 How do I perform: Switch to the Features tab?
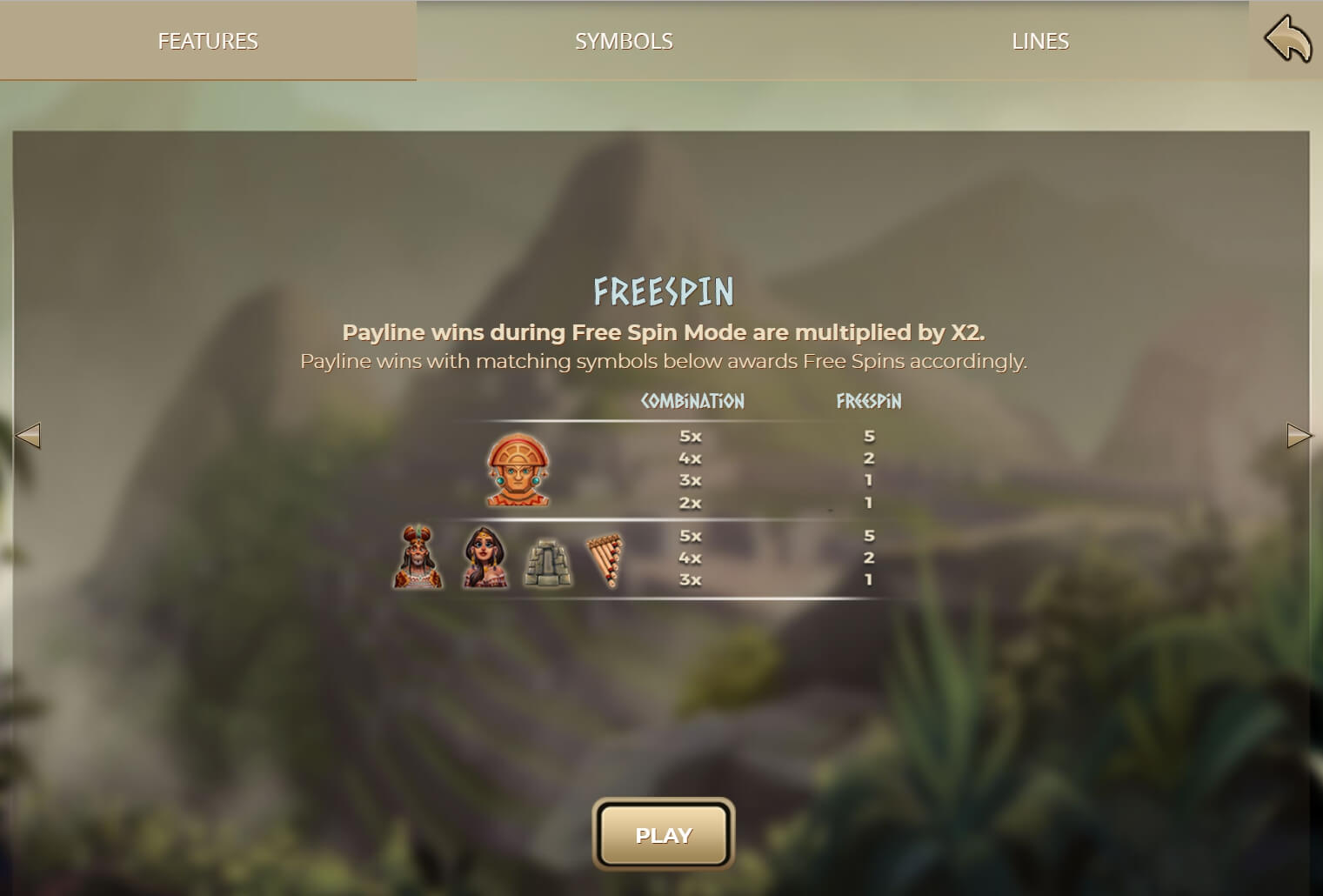[208, 41]
